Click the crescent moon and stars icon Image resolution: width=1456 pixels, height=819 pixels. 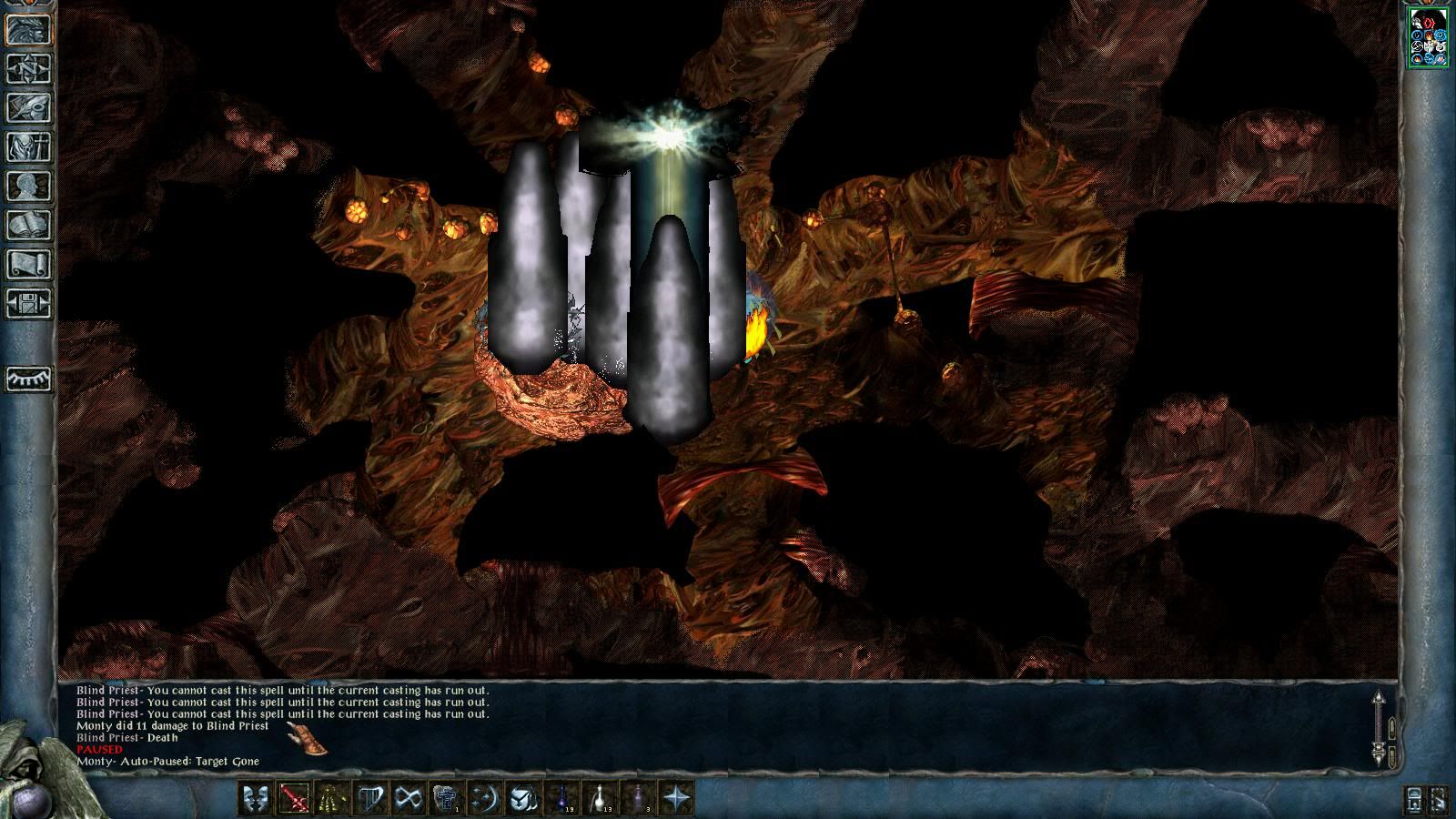pos(483,799)
